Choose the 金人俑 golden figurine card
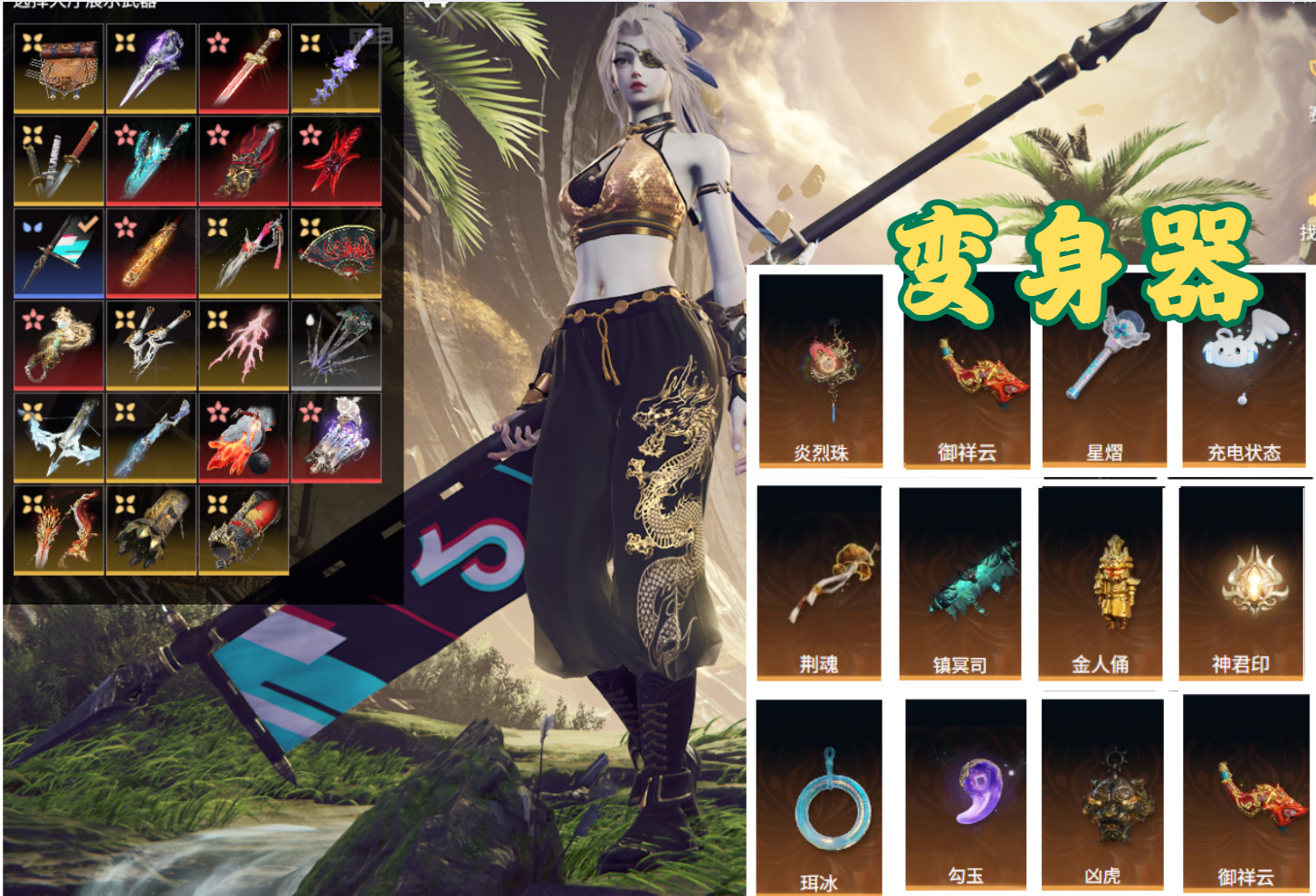The height and width of the screenshot is (896, 1316). click(x=1101, y=583)
